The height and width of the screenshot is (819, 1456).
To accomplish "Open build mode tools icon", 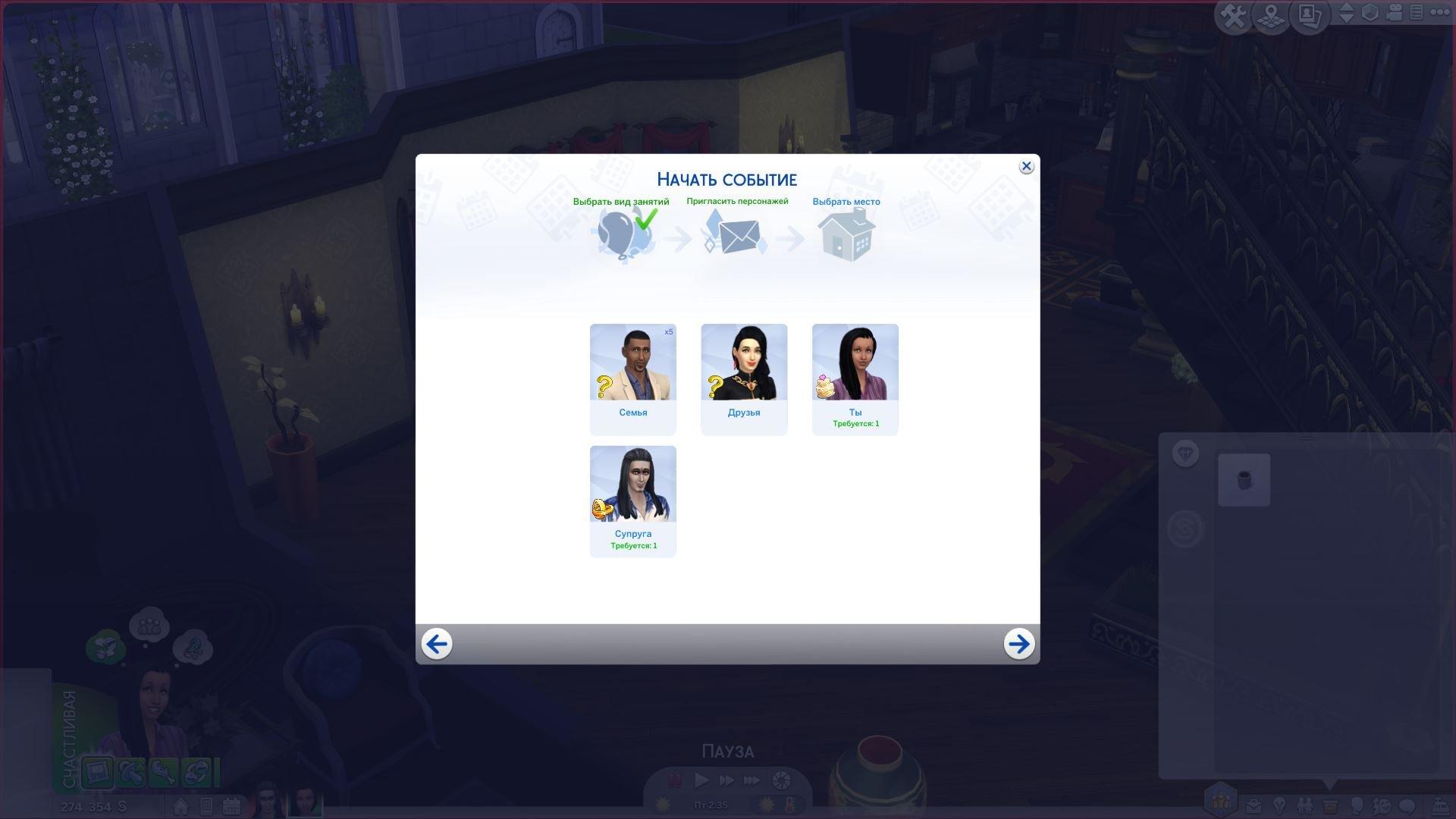I will 1233,15.
